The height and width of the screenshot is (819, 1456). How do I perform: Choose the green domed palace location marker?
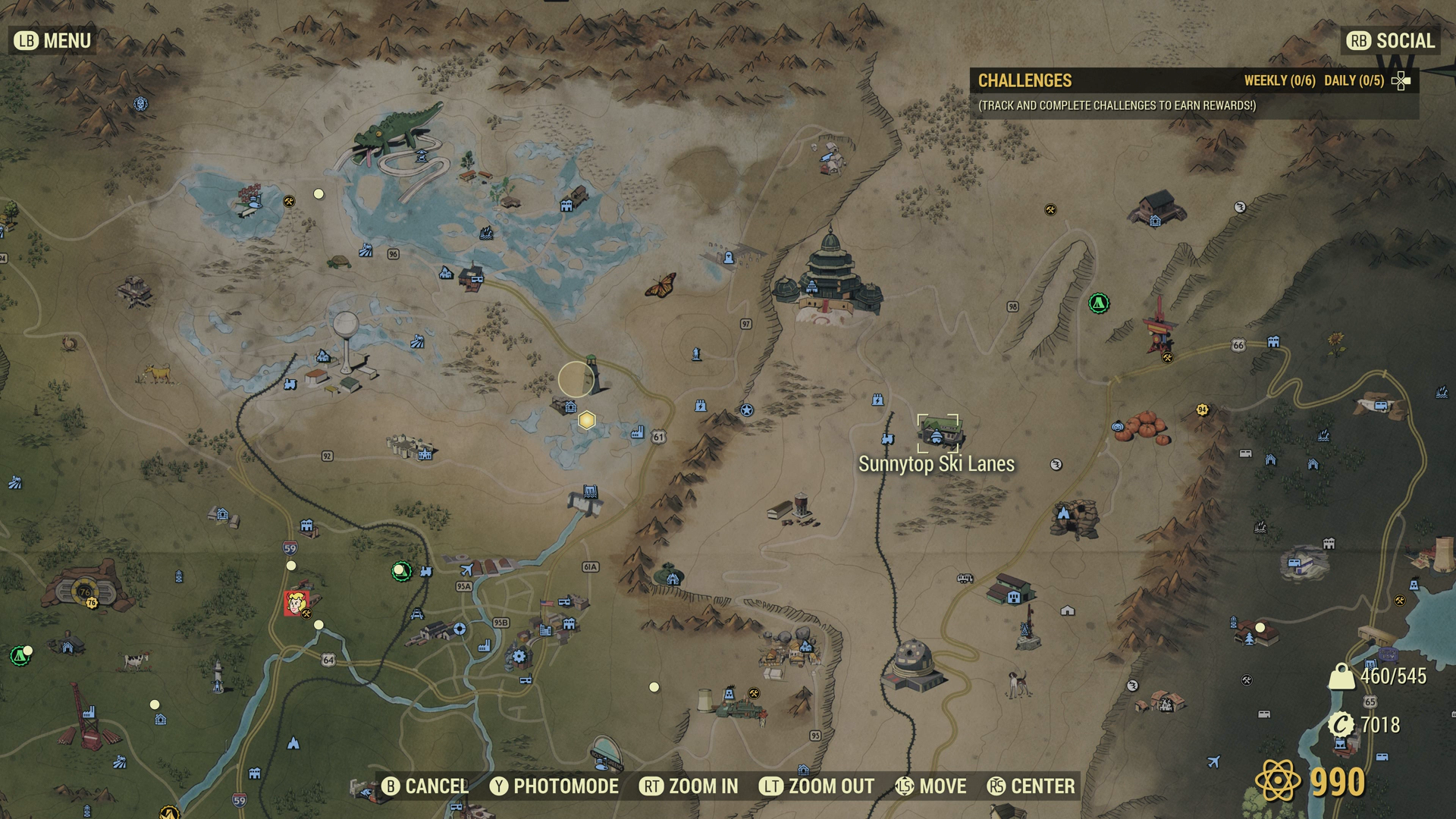(830, 278)
